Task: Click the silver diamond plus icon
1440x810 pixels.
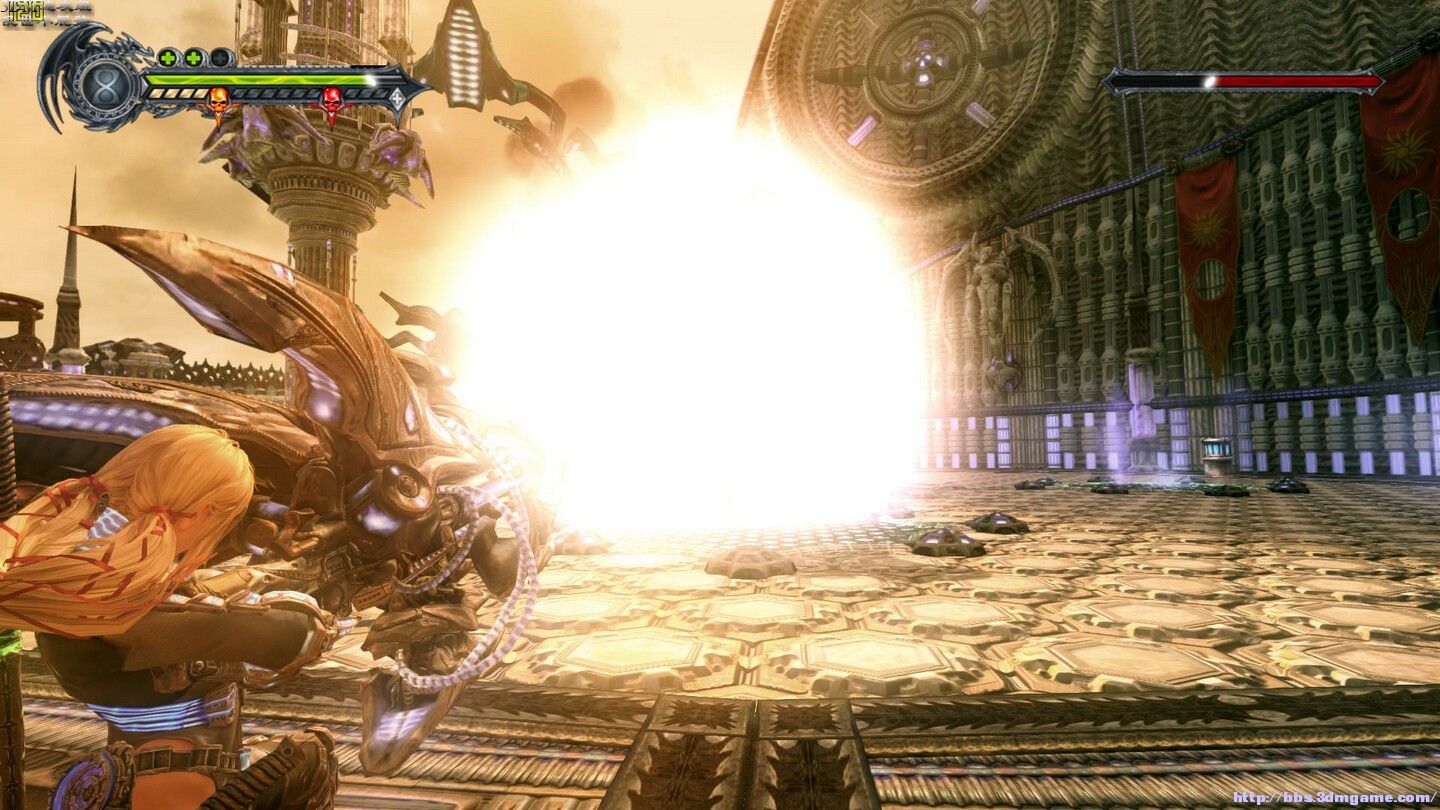Action: [397, 98]
